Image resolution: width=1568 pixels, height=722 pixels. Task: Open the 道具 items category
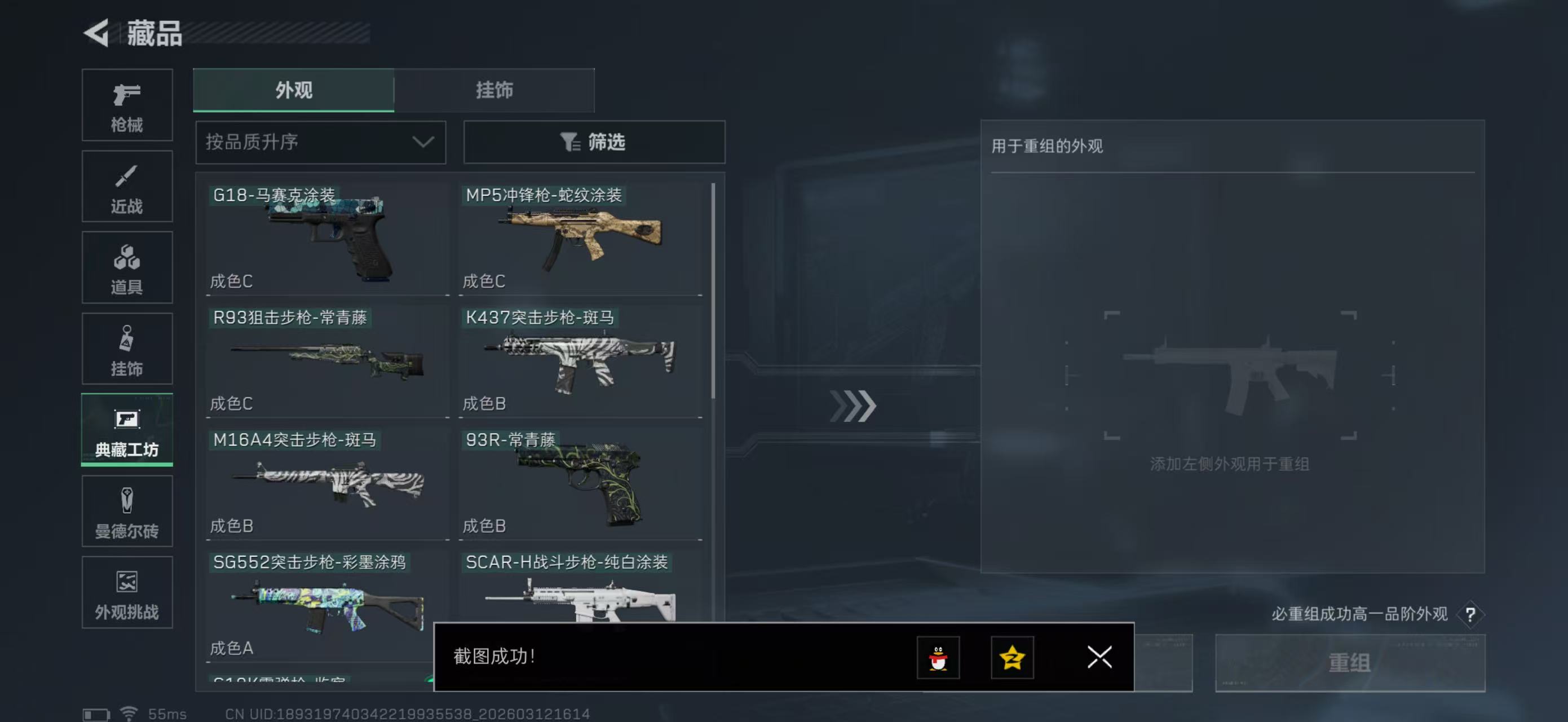tap(127, 268)
